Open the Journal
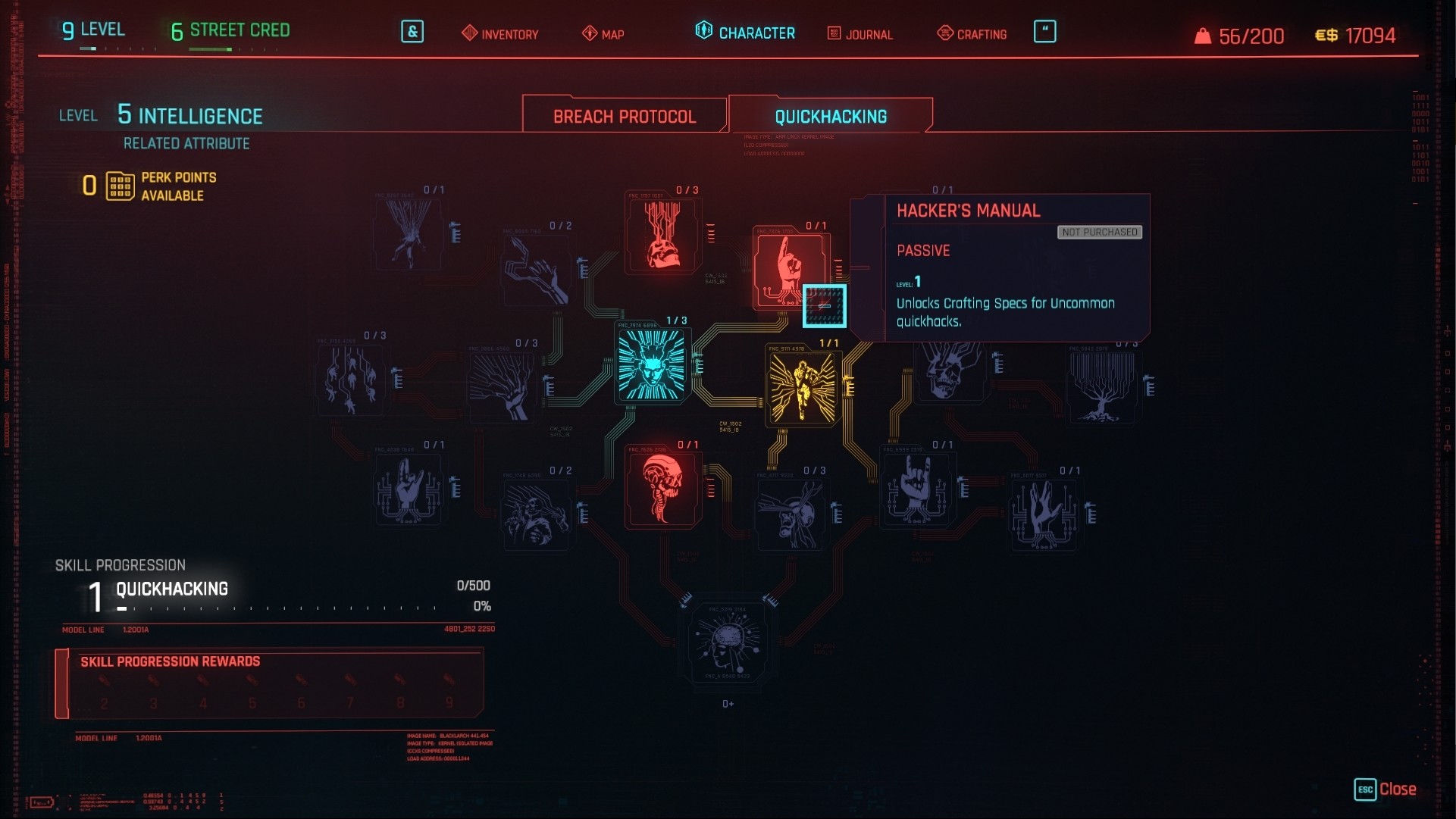 pyautogui.click(x=860, y=33)
